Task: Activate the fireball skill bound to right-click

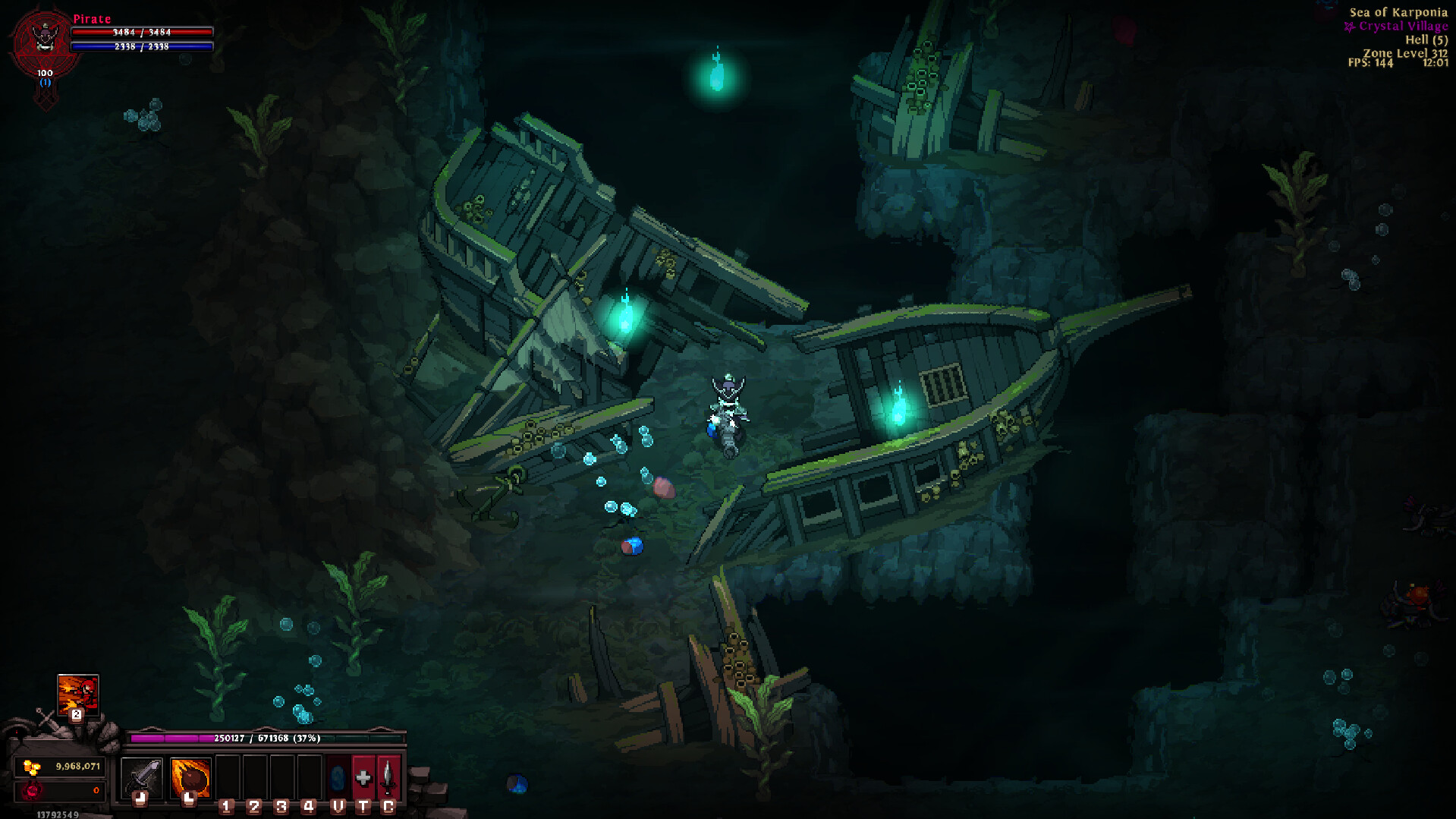Action: [x=192, y=776]
